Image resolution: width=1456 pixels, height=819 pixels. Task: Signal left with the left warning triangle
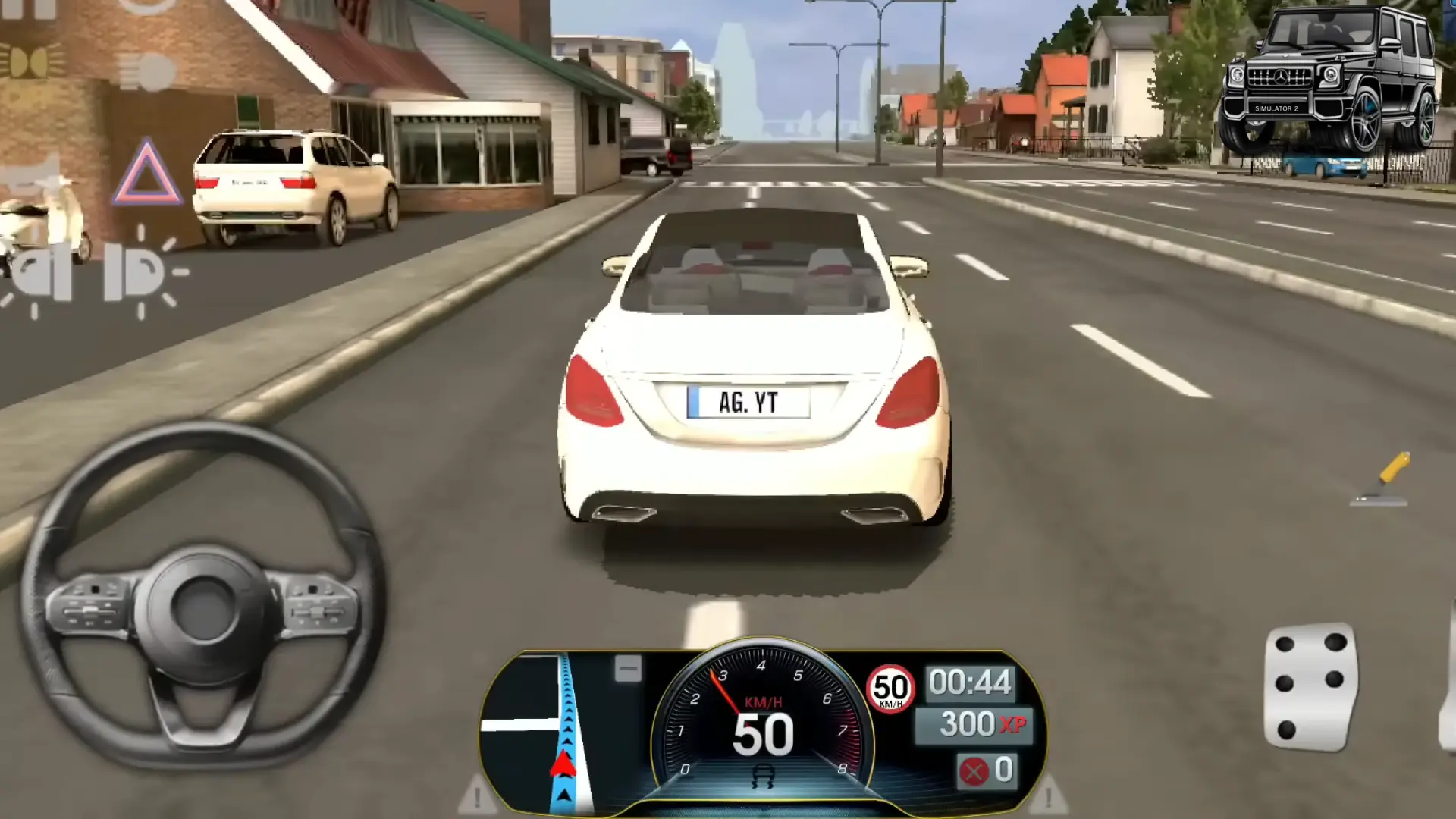click(x=476, y=795)
